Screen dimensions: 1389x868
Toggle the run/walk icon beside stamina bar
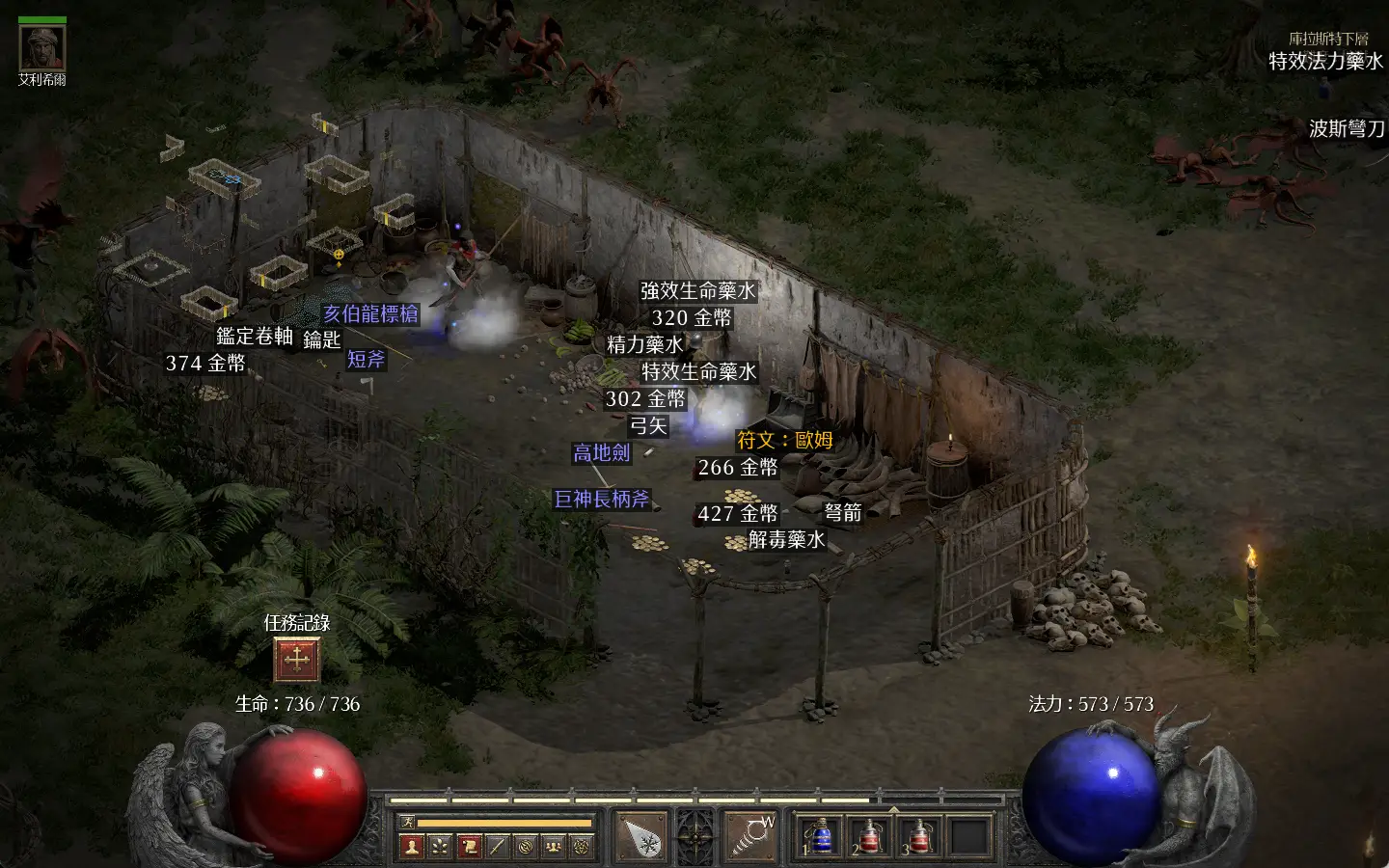click(x=407, y=823)
